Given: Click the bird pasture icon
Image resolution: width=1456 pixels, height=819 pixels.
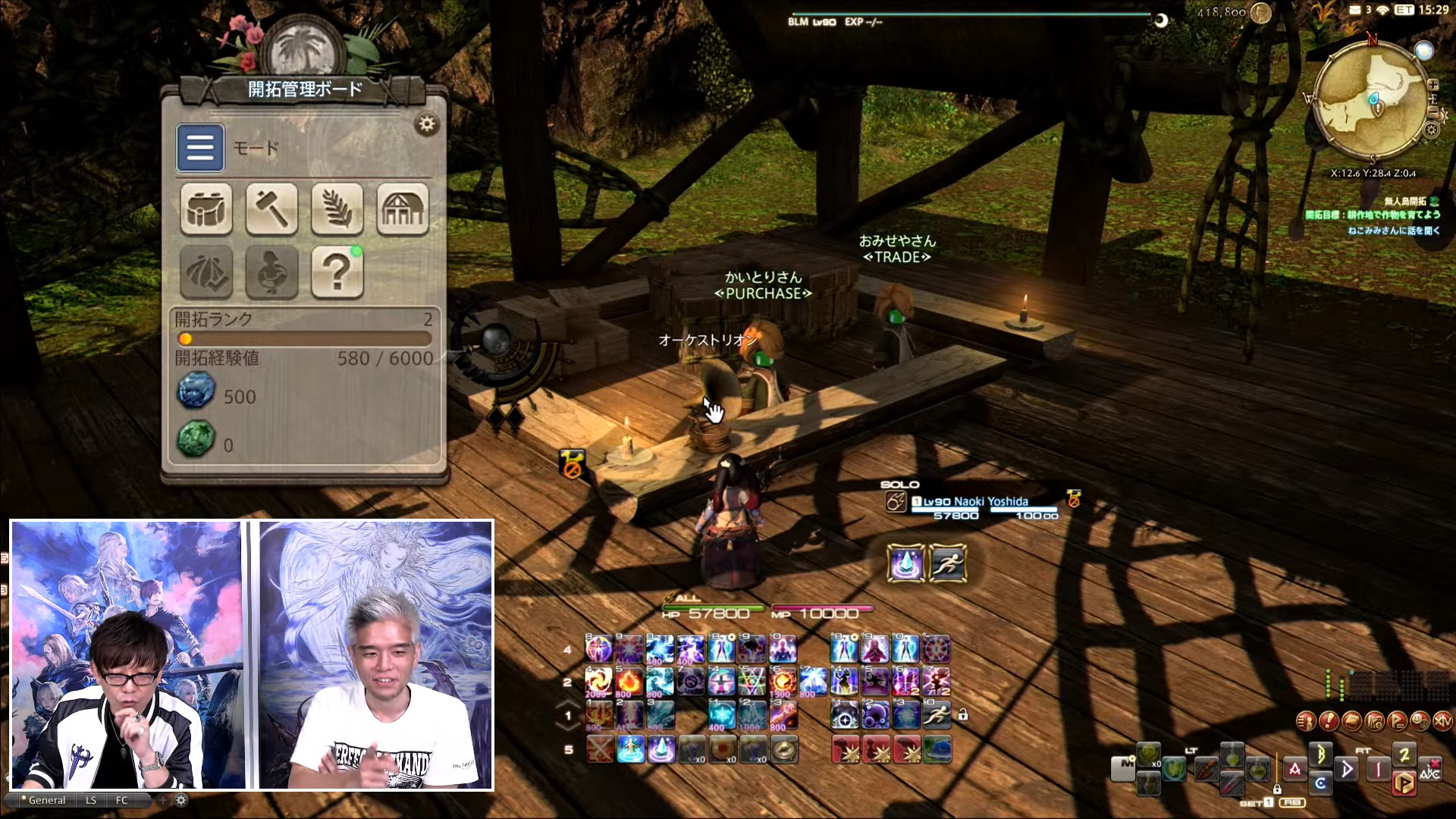Looking at the screenshot, I should point(271,271).
